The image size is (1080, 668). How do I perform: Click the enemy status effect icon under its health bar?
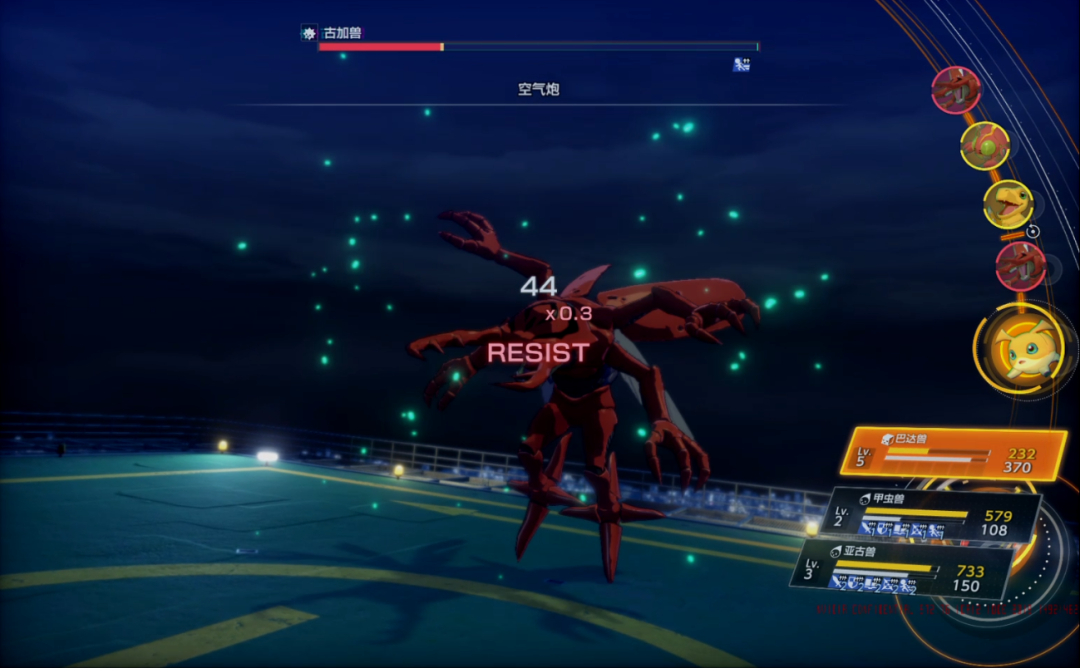pyautogui.click(x=741, y=65)
